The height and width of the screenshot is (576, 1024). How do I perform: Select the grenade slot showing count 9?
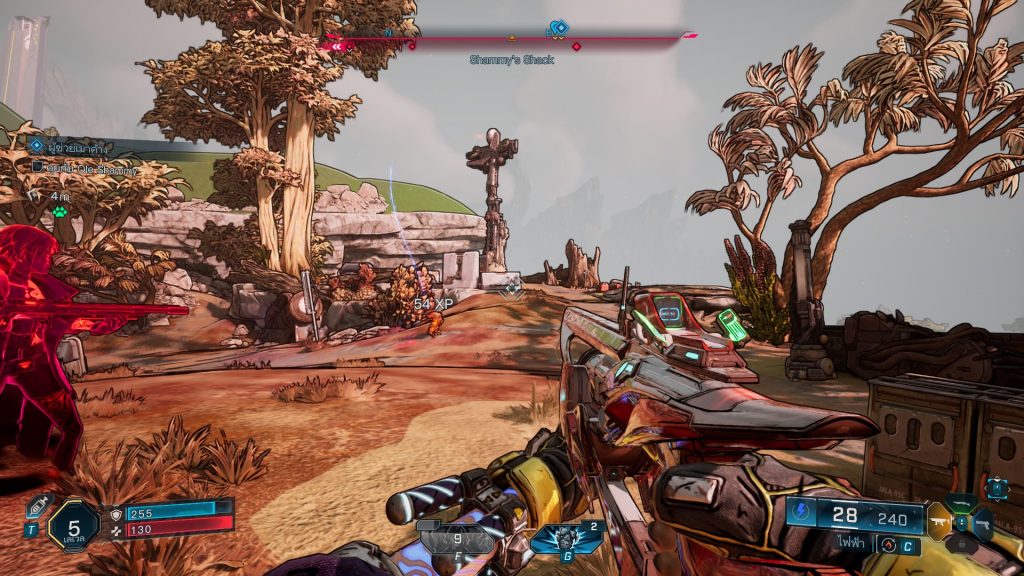click(x=456, y=540)
